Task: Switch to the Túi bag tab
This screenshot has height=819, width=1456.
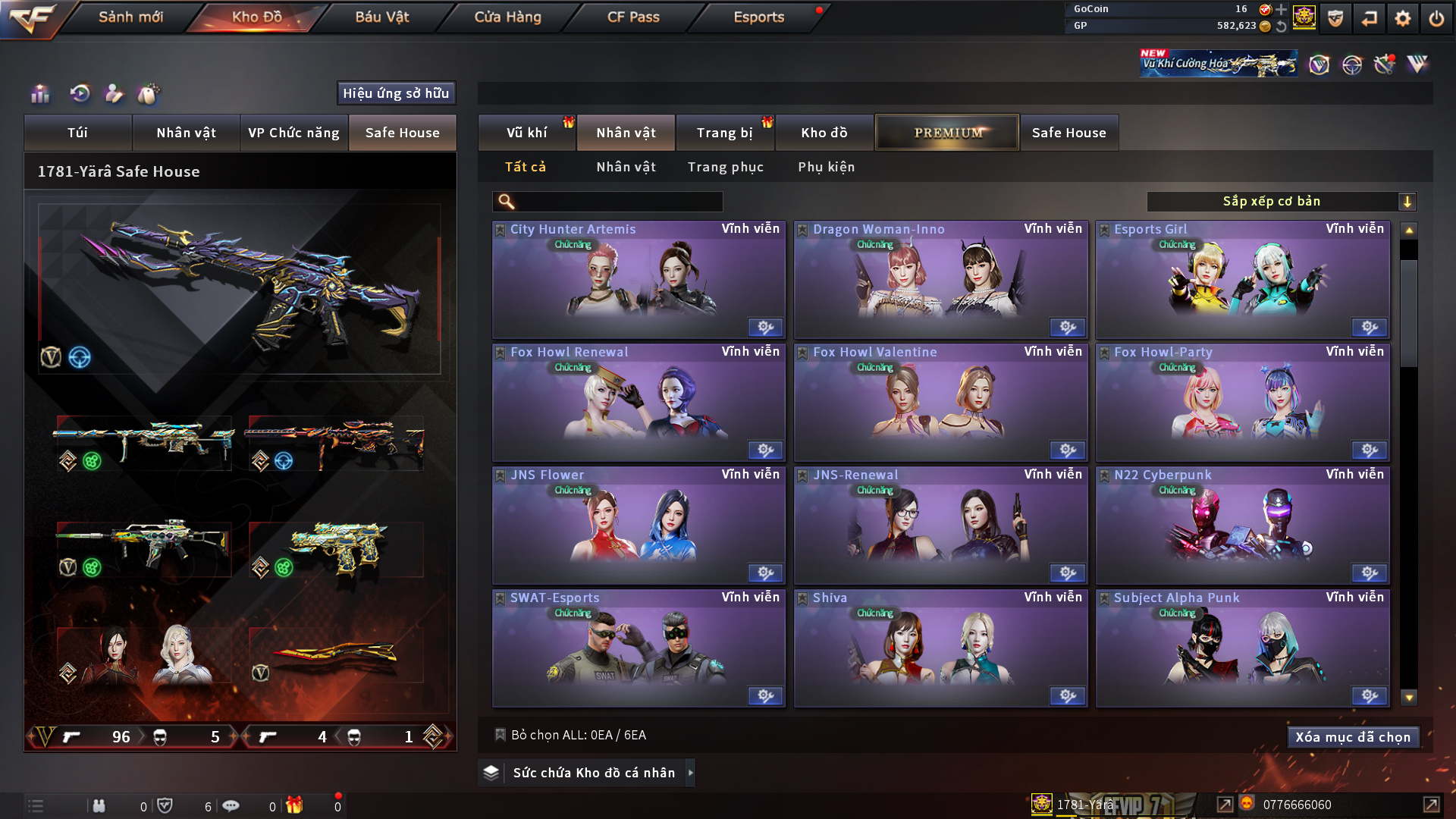Action: coord(77,133)
